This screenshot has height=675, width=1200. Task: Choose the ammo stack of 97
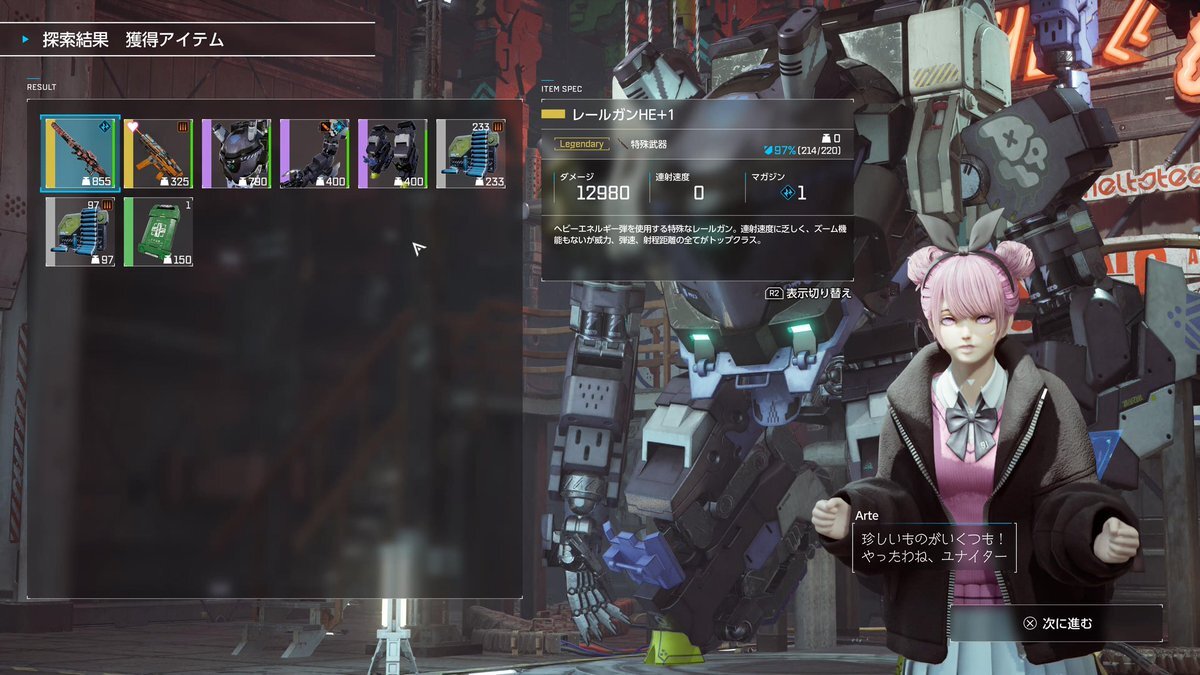click(x=81, y=231)
